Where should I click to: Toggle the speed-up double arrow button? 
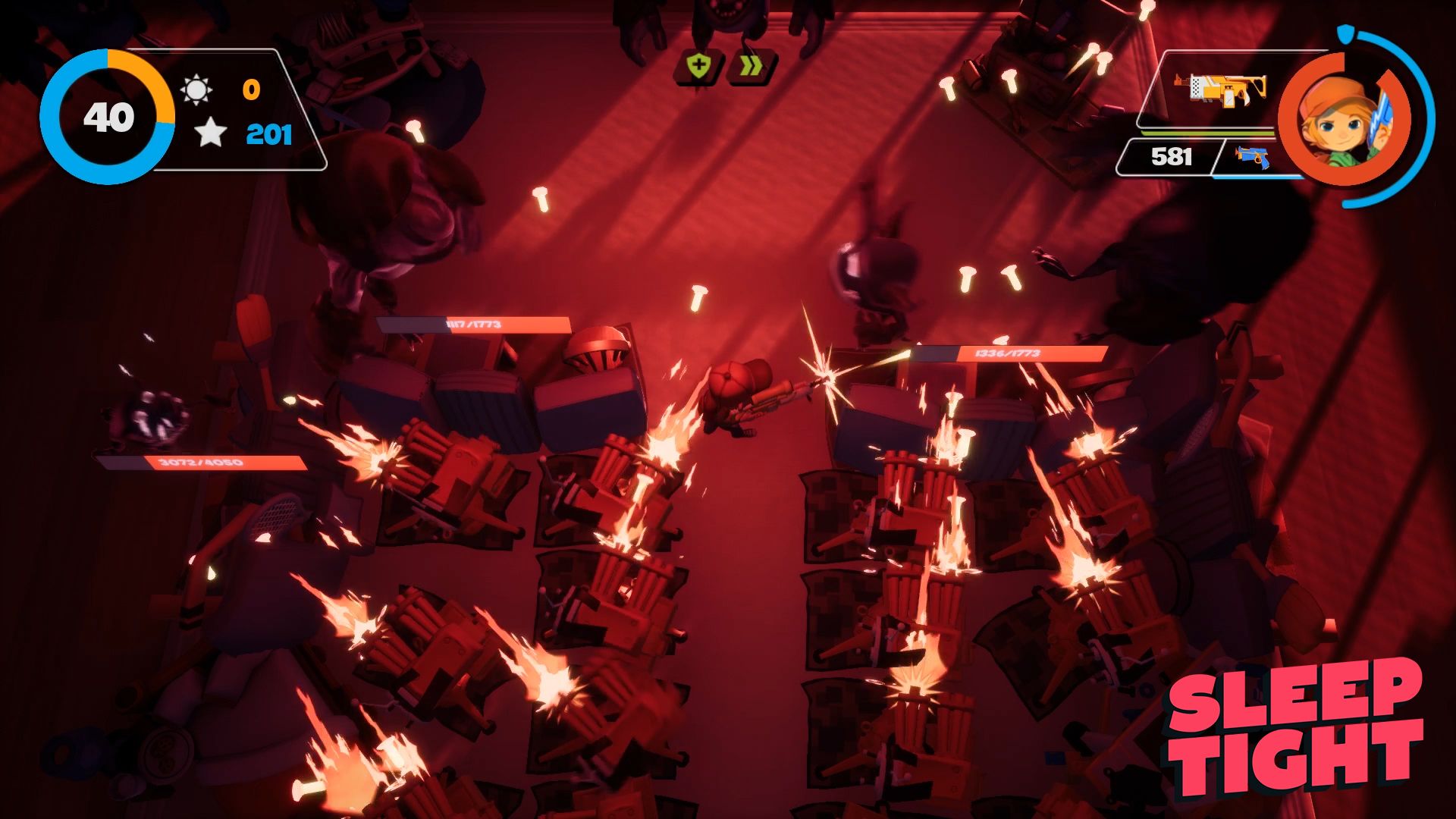[x=749, y=66]
